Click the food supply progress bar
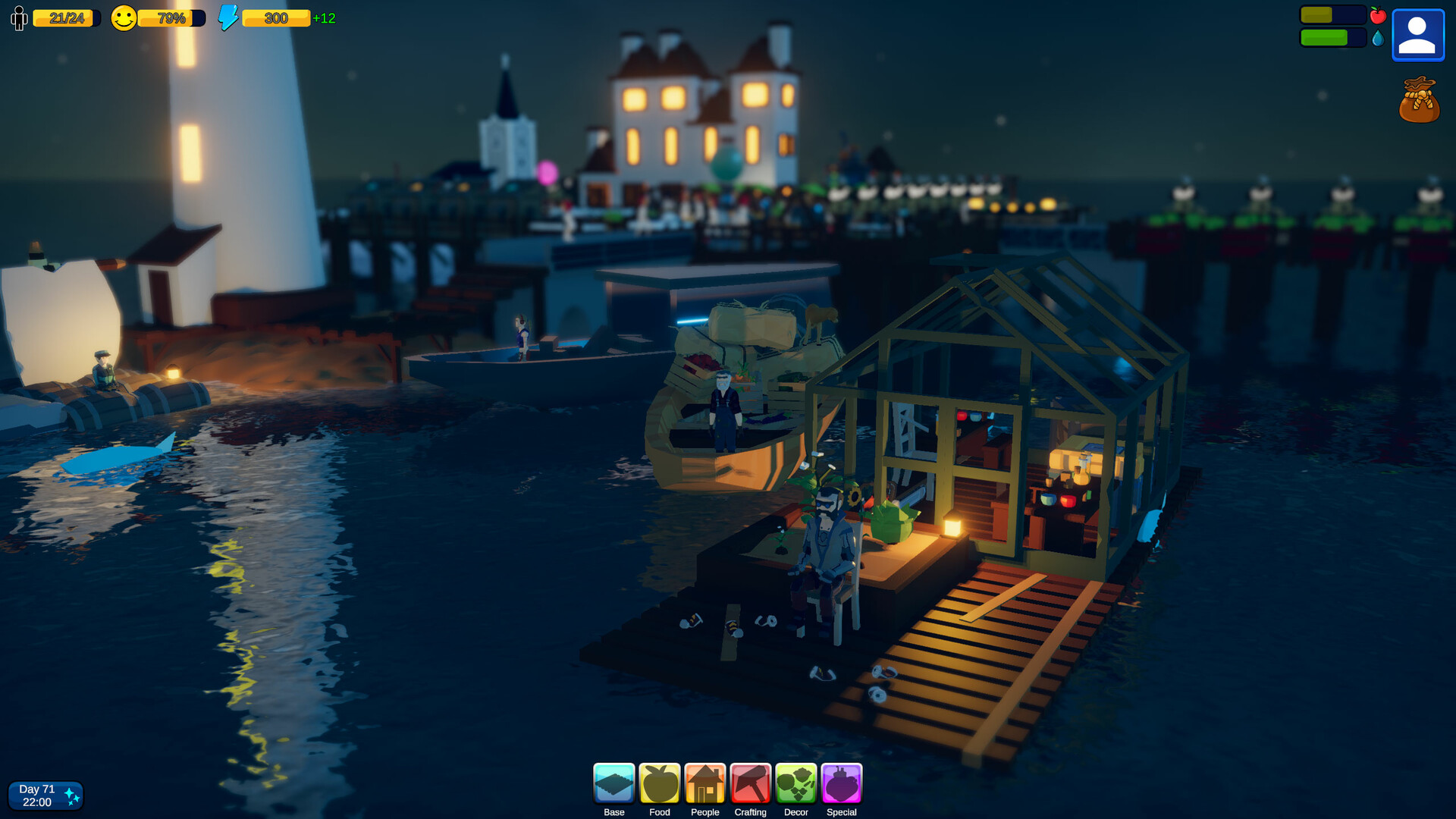1456x819 pixels. (x=1333, y=13)
